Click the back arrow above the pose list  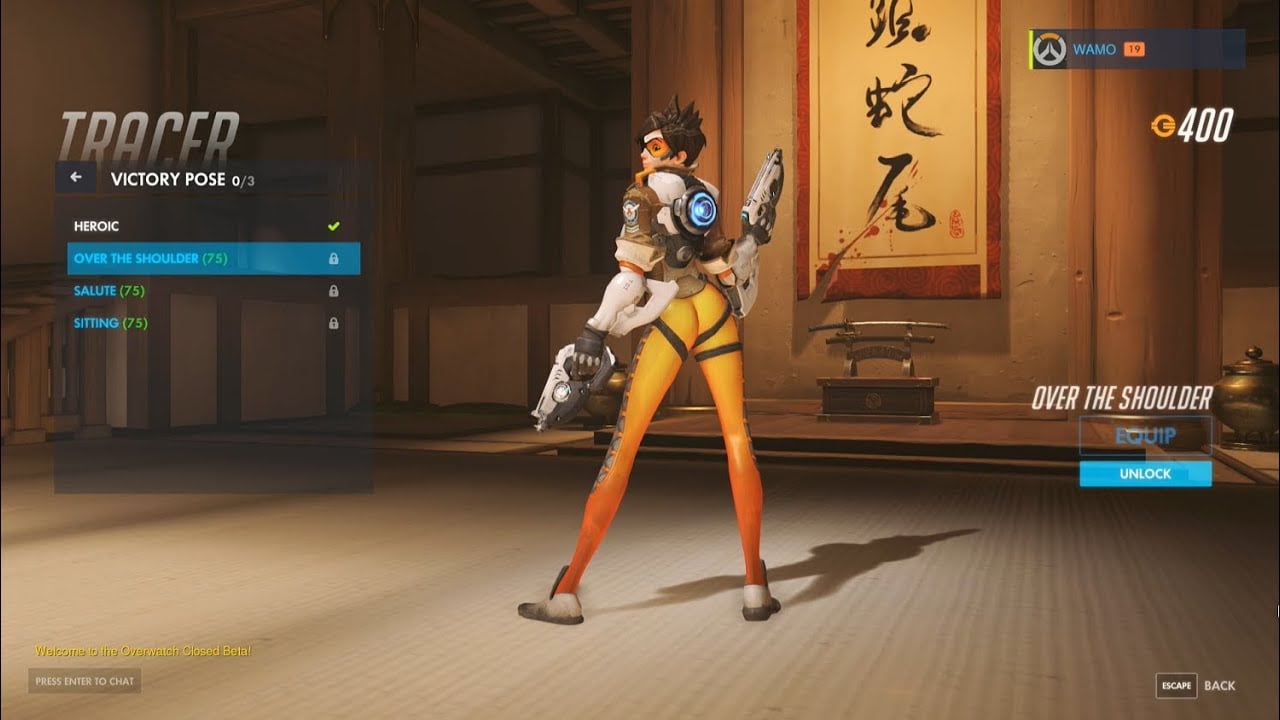(75, 177)
